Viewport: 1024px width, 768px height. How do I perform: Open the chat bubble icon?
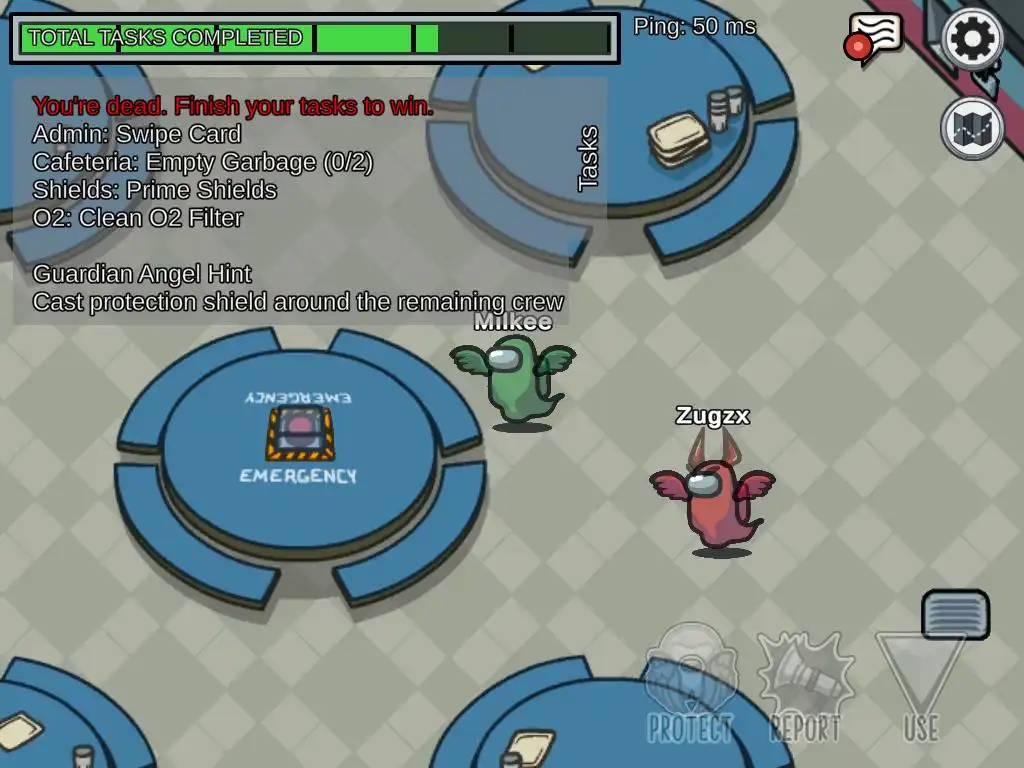tap(875, 38)
